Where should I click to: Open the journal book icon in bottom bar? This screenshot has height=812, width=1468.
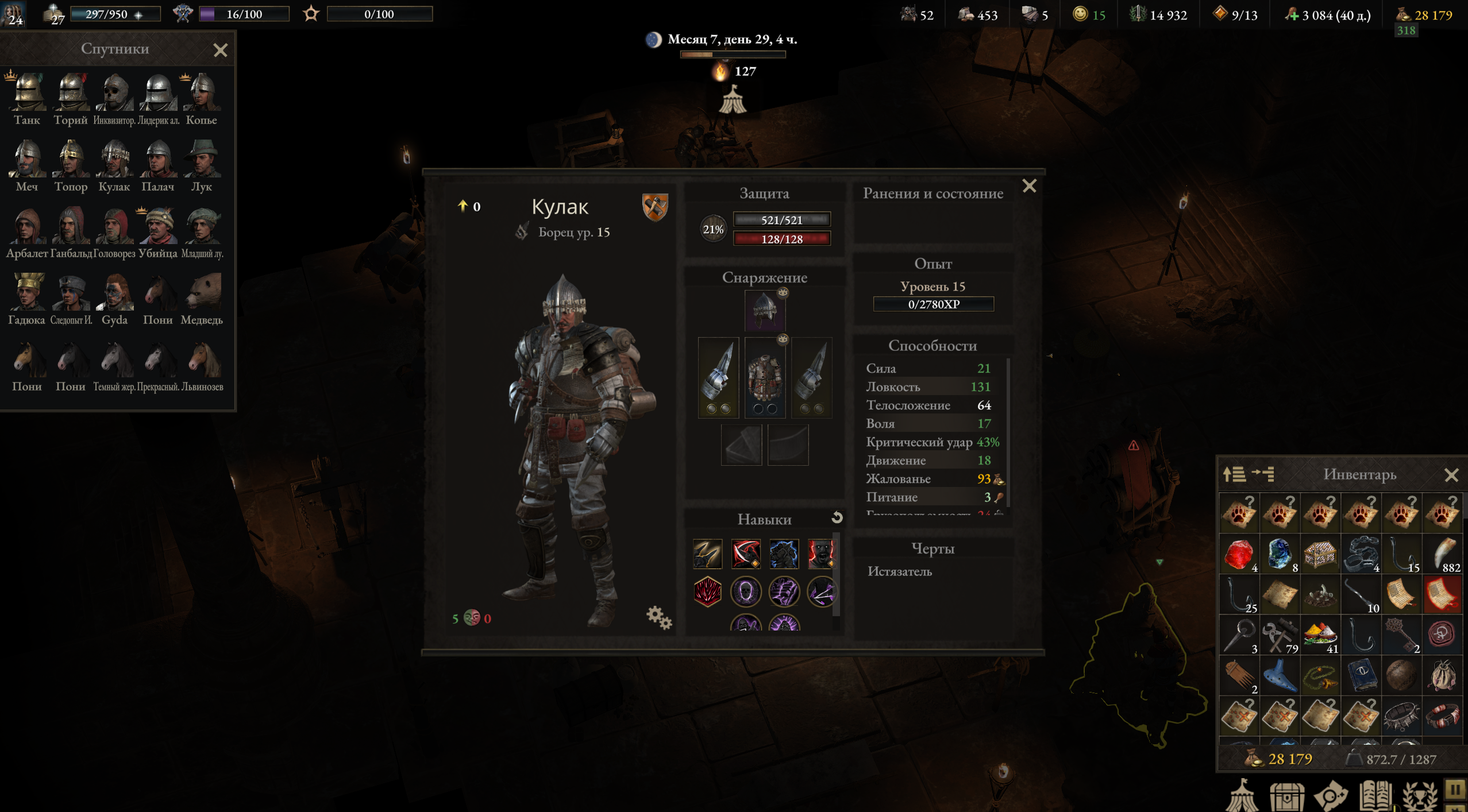click(1376, 795)
